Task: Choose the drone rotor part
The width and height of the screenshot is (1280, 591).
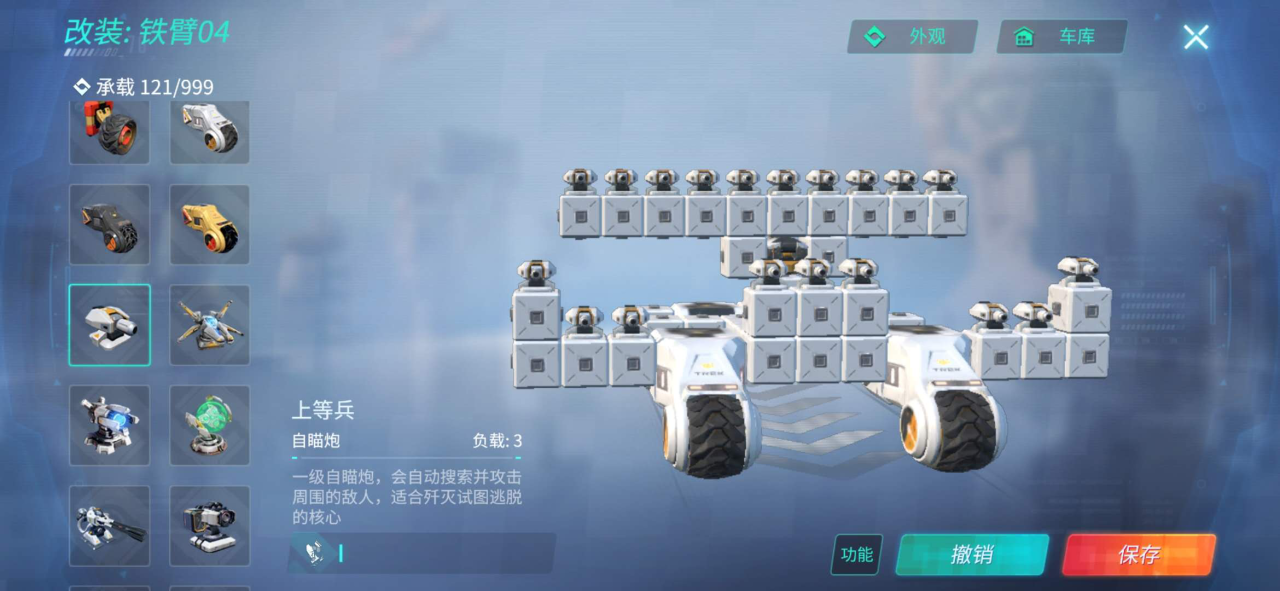Action: tap(210, 325)
